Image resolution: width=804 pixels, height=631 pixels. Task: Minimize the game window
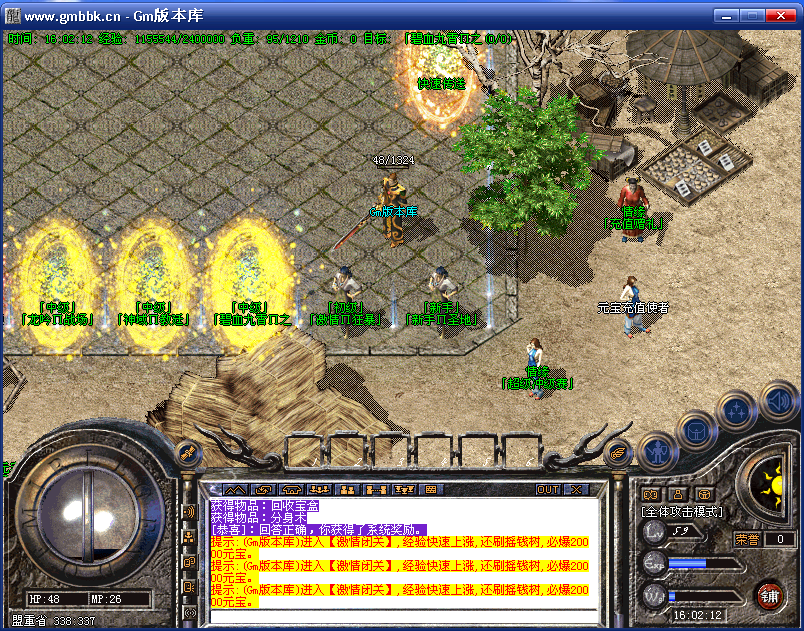pyautogui.click(x=726, y=15)
